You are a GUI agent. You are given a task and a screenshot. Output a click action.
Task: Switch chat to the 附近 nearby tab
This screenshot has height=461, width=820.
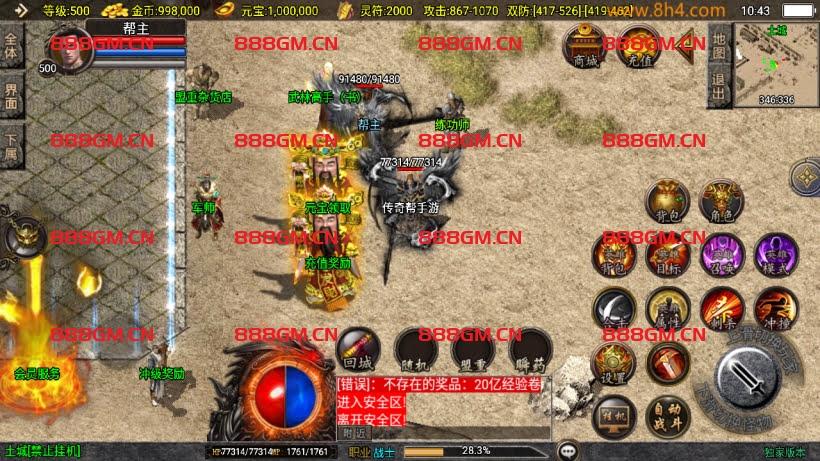[354, 433]
